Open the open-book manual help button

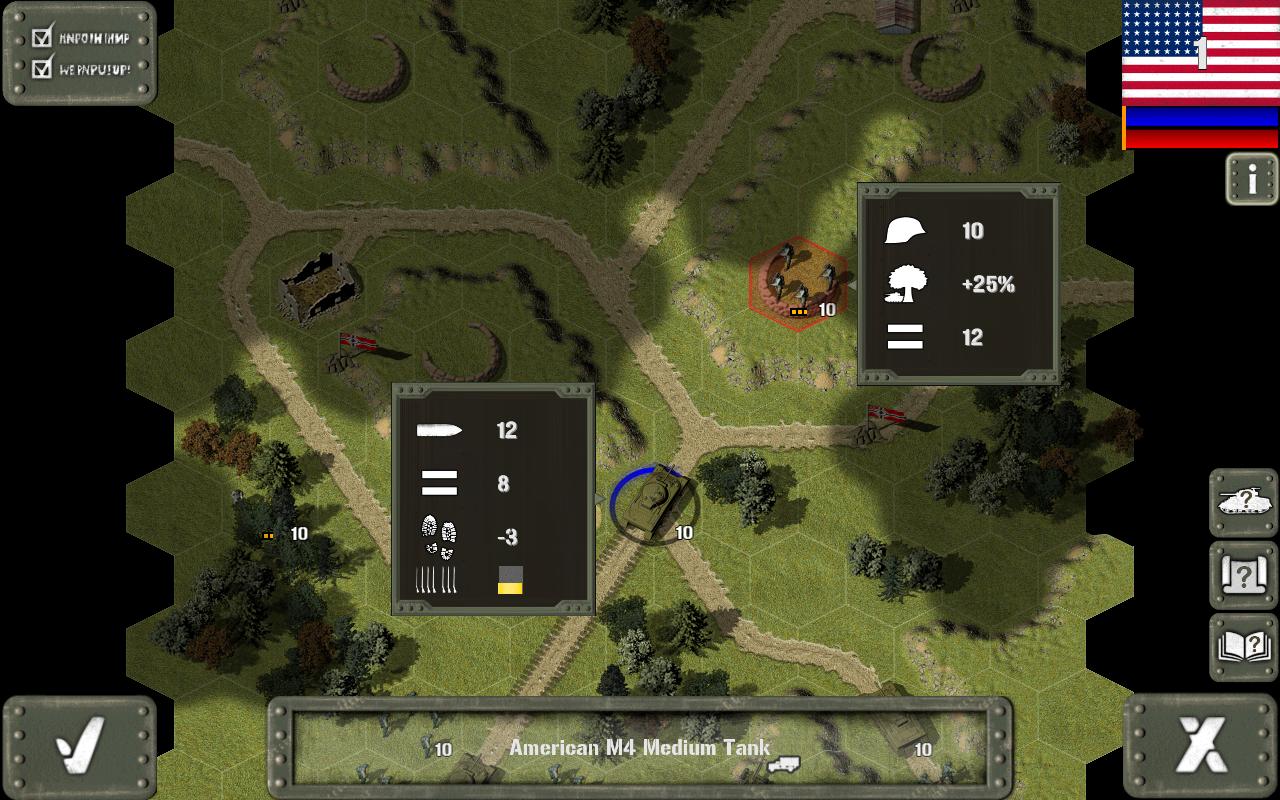(x=1244, y=647)
